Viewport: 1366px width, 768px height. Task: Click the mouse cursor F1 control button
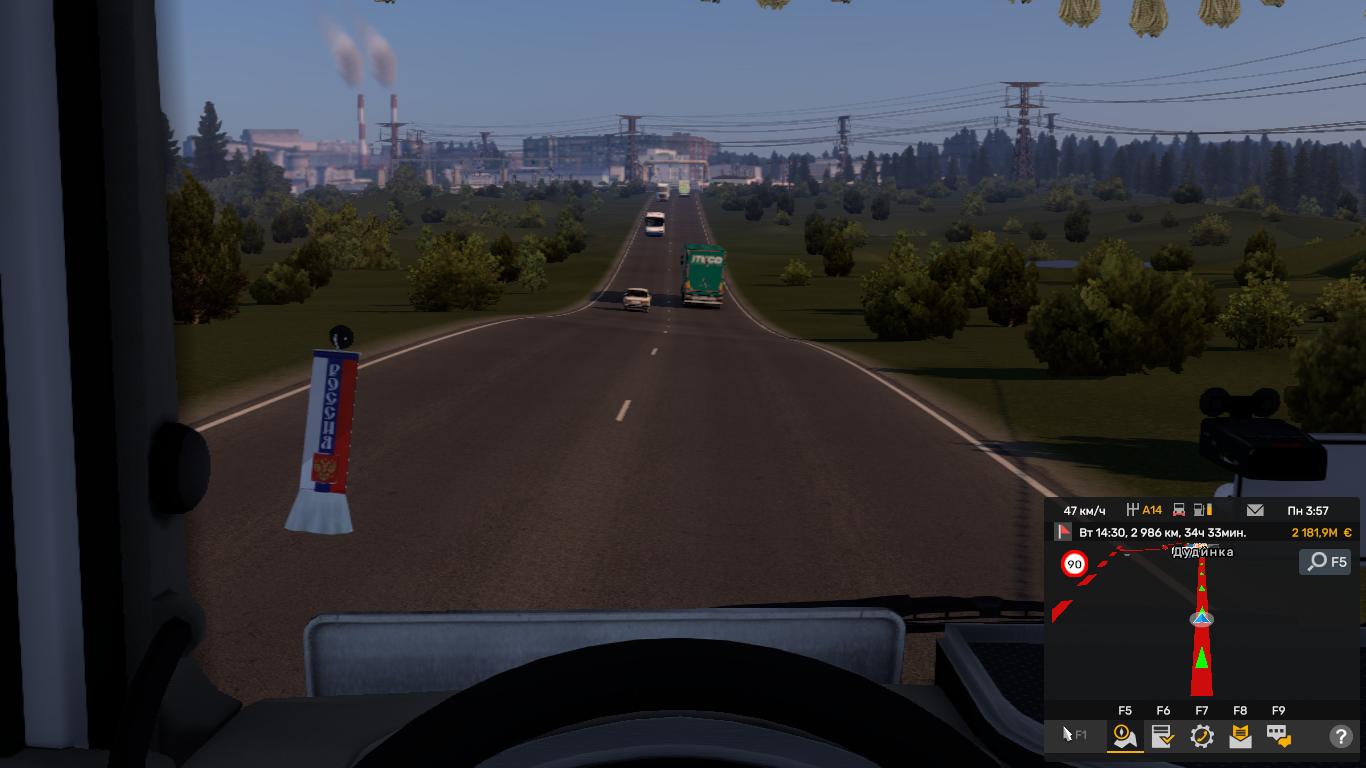coord(1074,735)
